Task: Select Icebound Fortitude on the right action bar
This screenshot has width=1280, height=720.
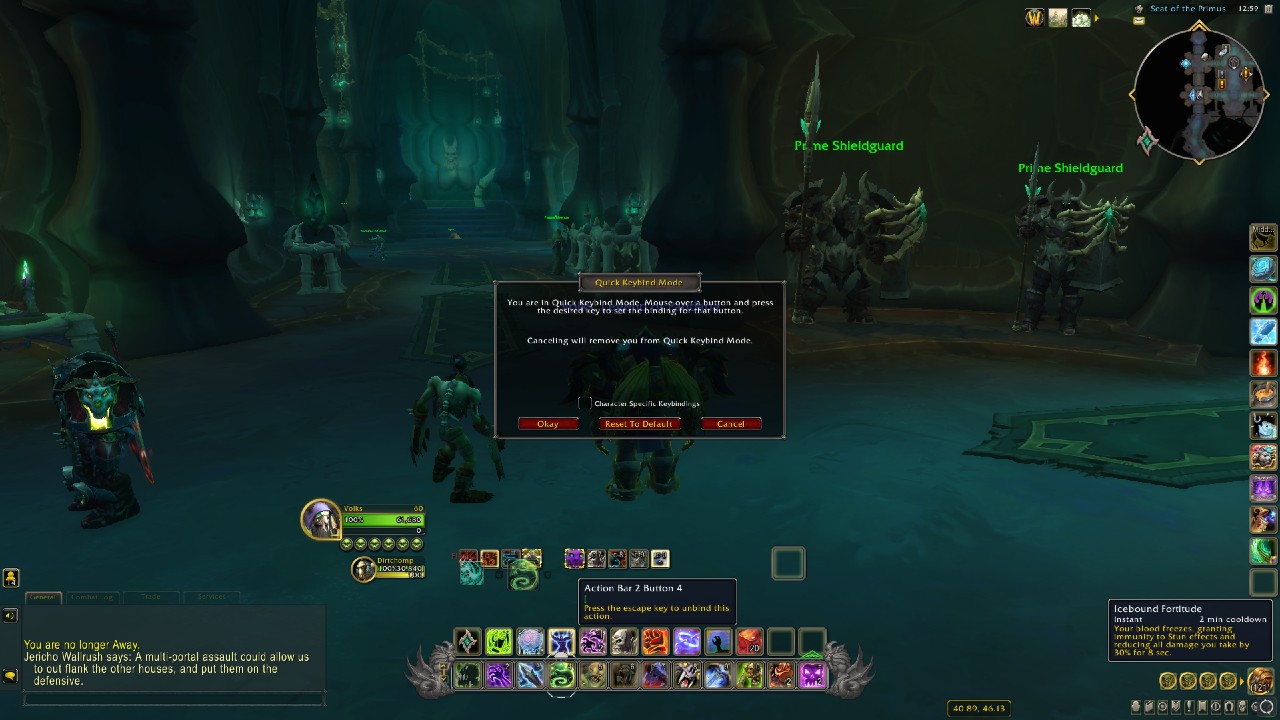Action: 1262,331
